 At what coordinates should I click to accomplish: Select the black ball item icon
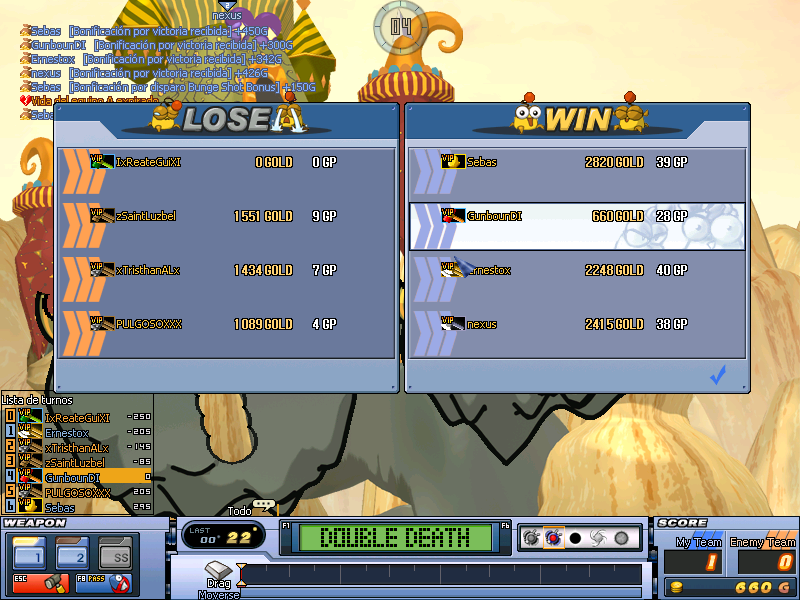575,538
